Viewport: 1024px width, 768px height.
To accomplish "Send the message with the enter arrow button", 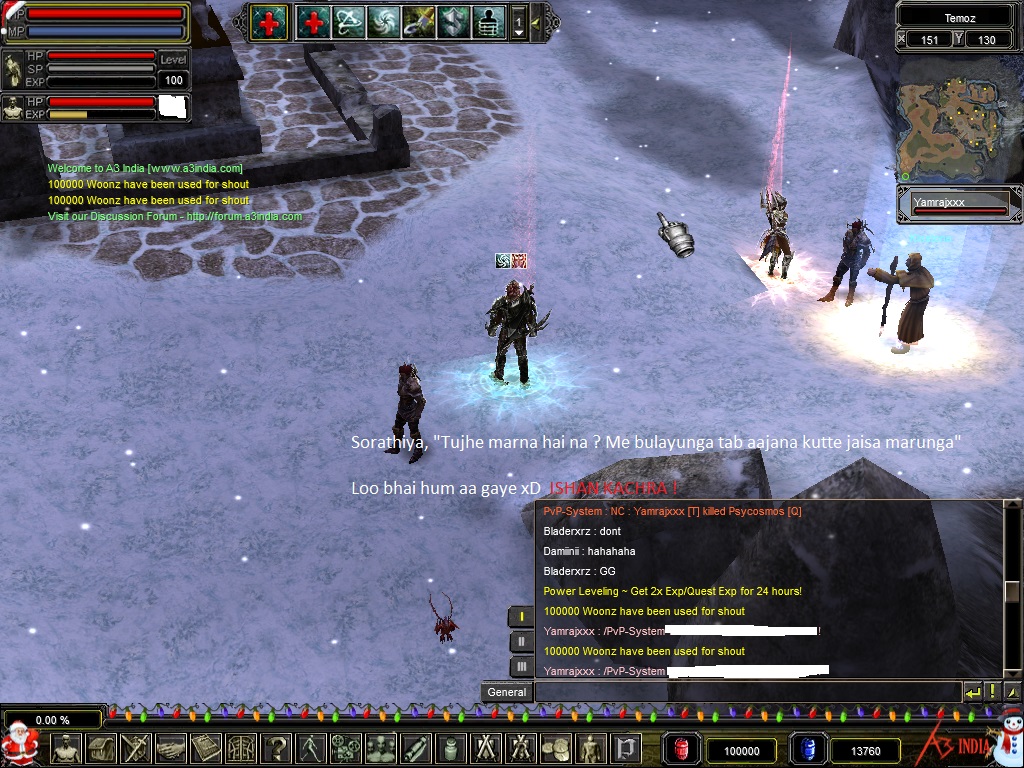I will (973, 692).
